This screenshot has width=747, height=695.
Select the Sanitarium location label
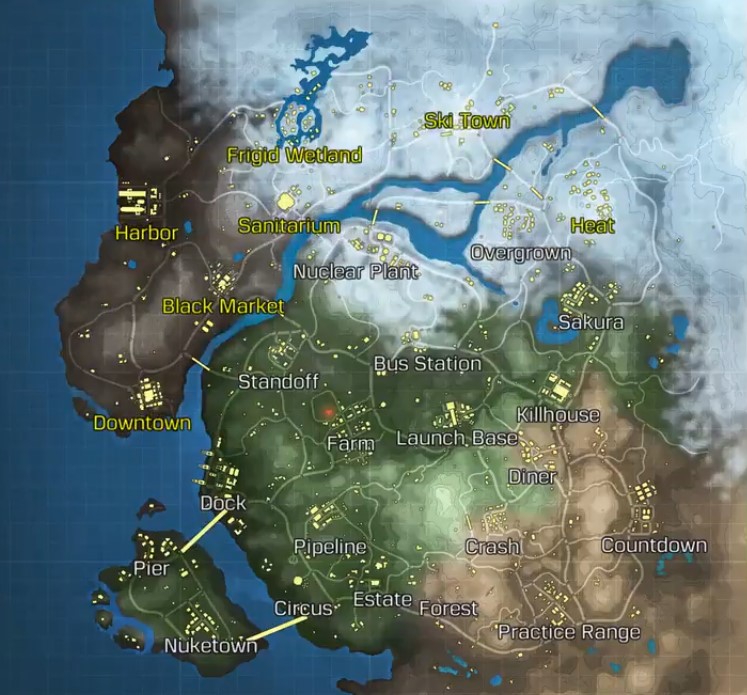pos(289,226)
